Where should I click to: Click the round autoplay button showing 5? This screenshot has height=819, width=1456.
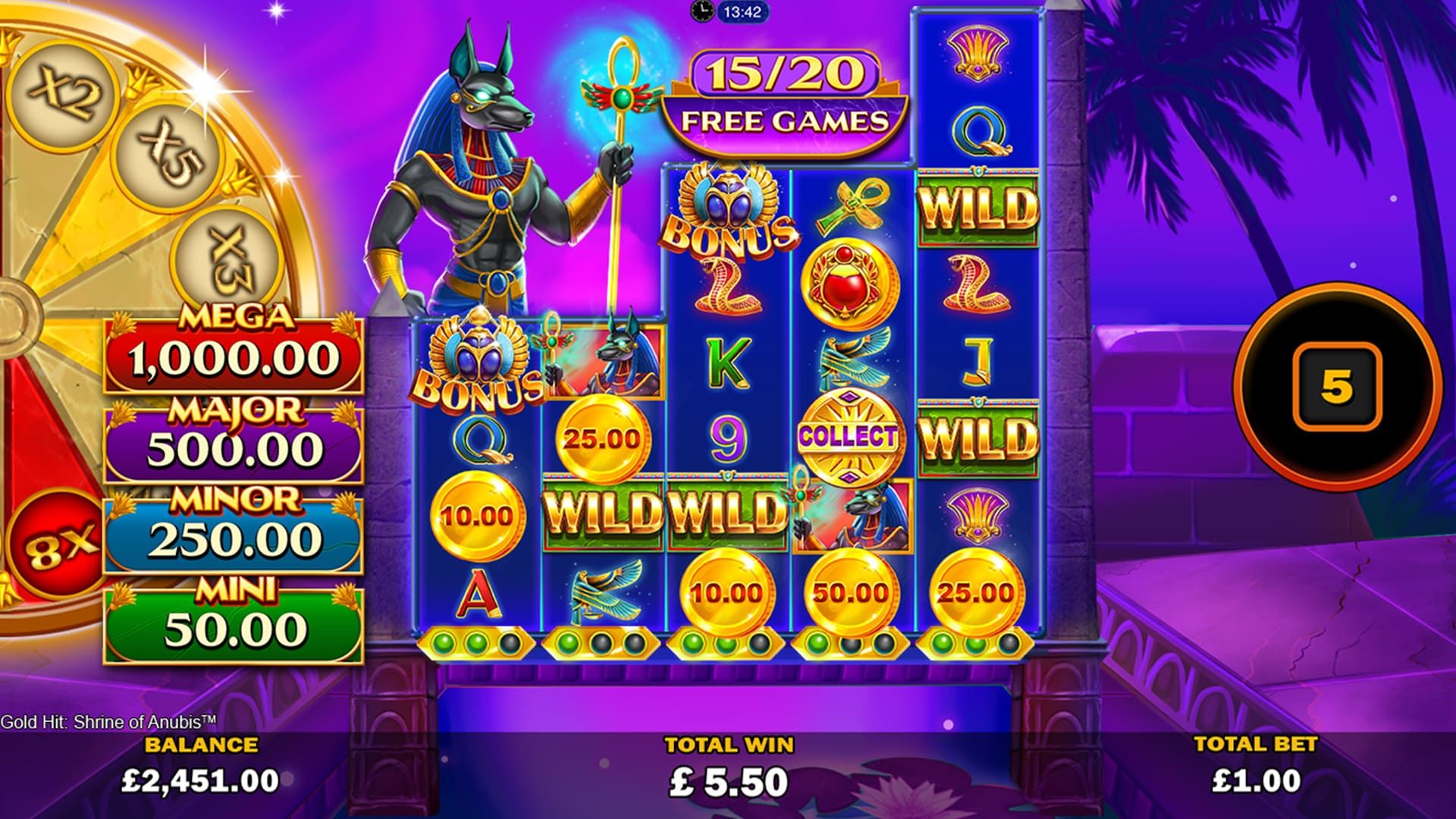tap(1336, 387)
